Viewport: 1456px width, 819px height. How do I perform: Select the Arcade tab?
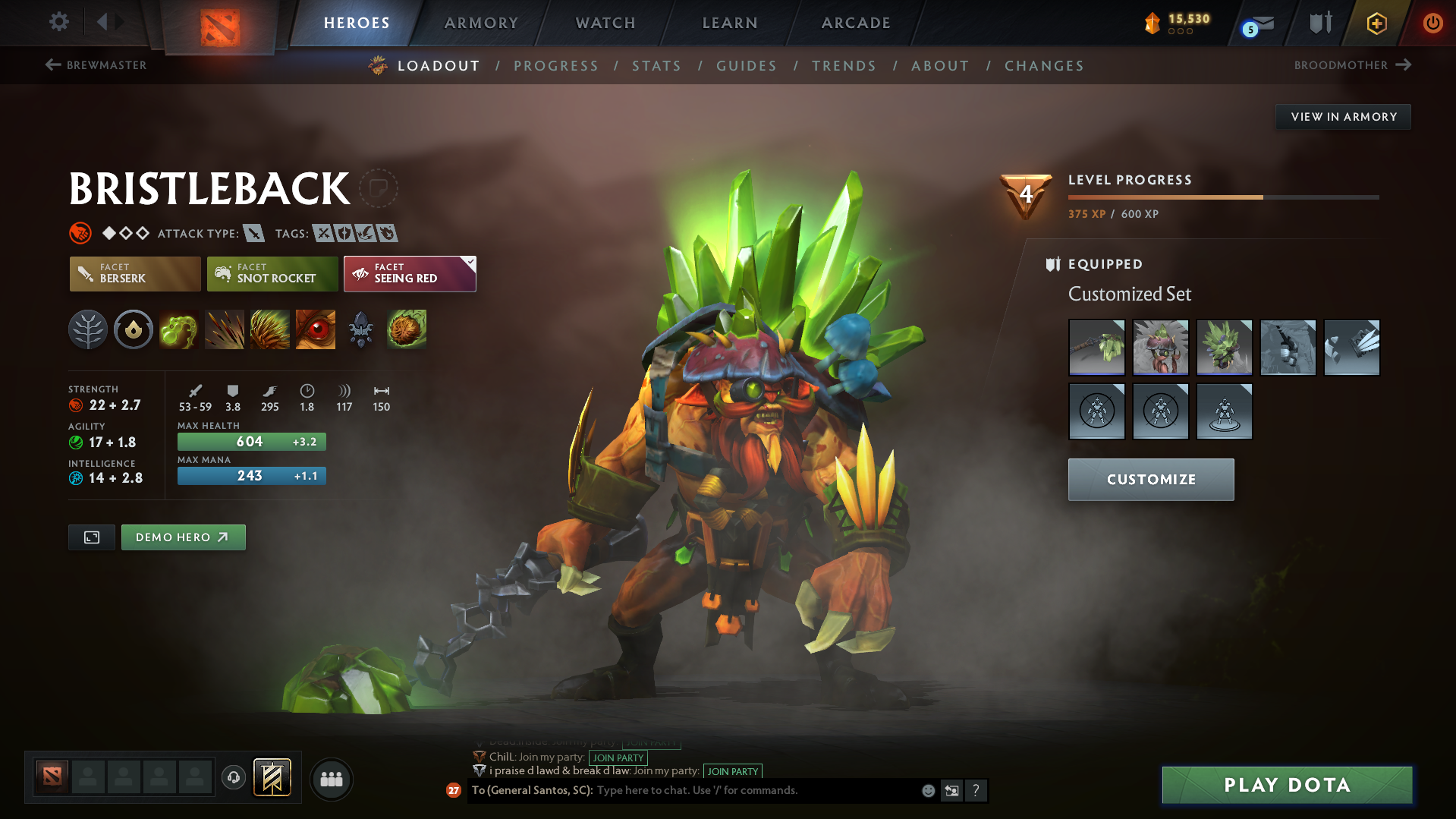click(x=856, y=23)
